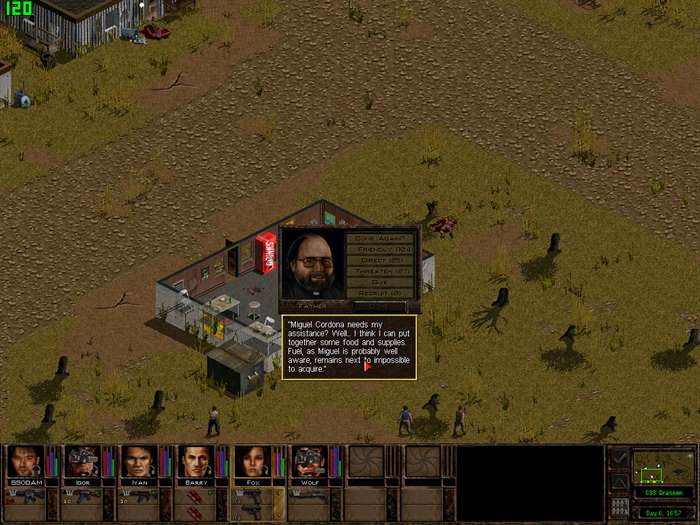Viewport: 700px width, 525px height.
Task: Click Fox's pistol hand slot
Action: [x=252, y=497]
